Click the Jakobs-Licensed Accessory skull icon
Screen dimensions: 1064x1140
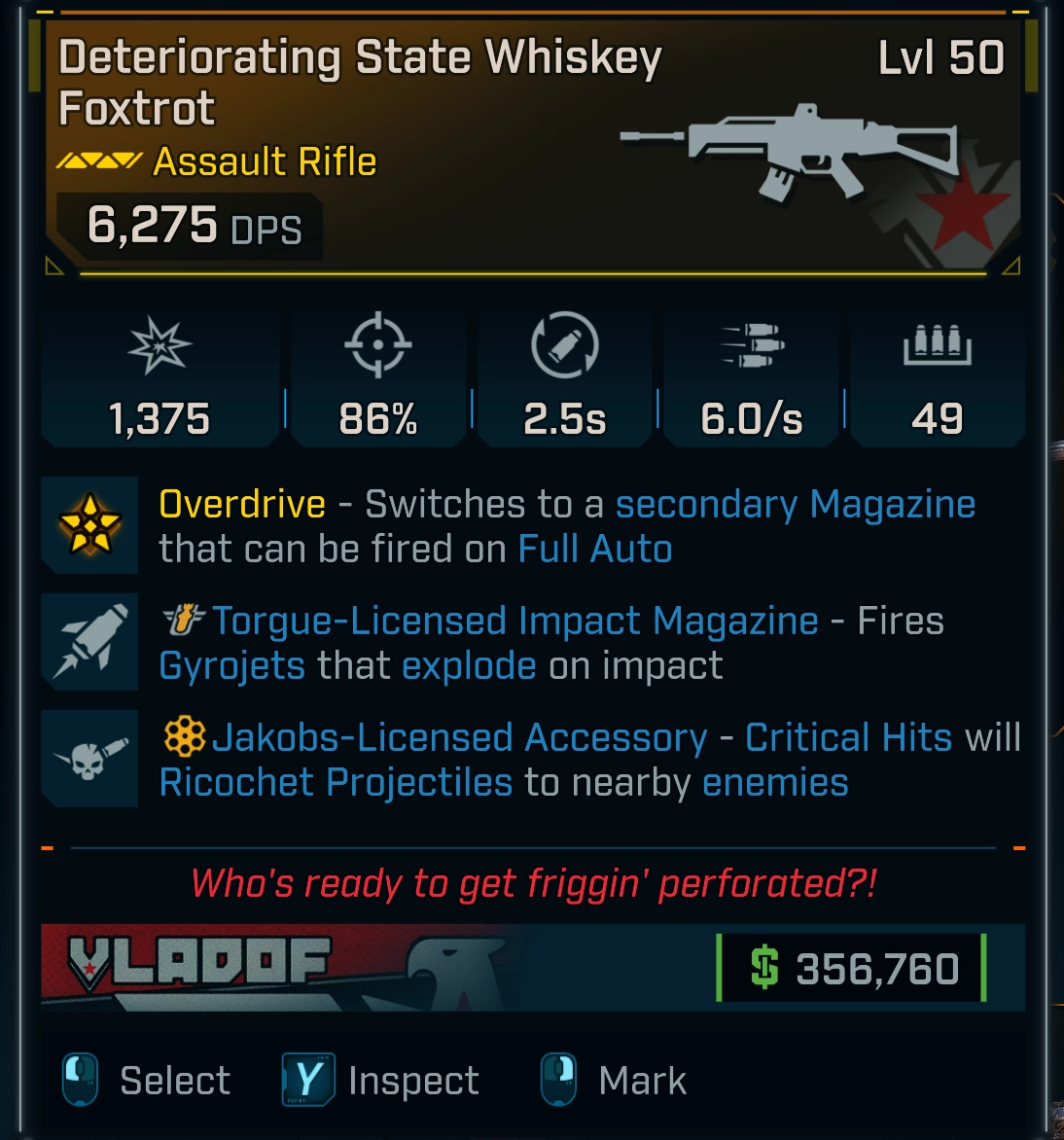coord(89,759)
